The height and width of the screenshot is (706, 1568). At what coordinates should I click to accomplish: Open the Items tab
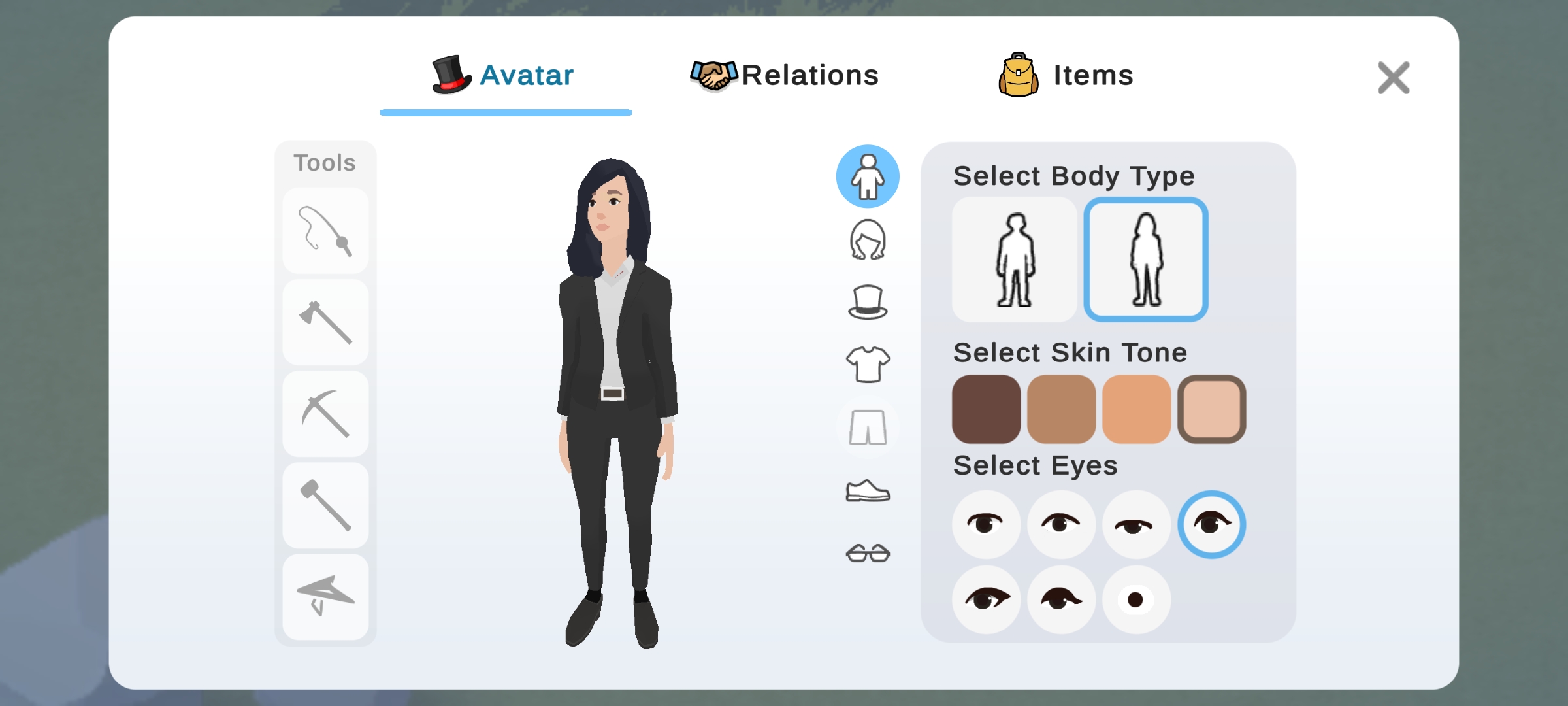pyautogui.click(x=1066, y=75)
